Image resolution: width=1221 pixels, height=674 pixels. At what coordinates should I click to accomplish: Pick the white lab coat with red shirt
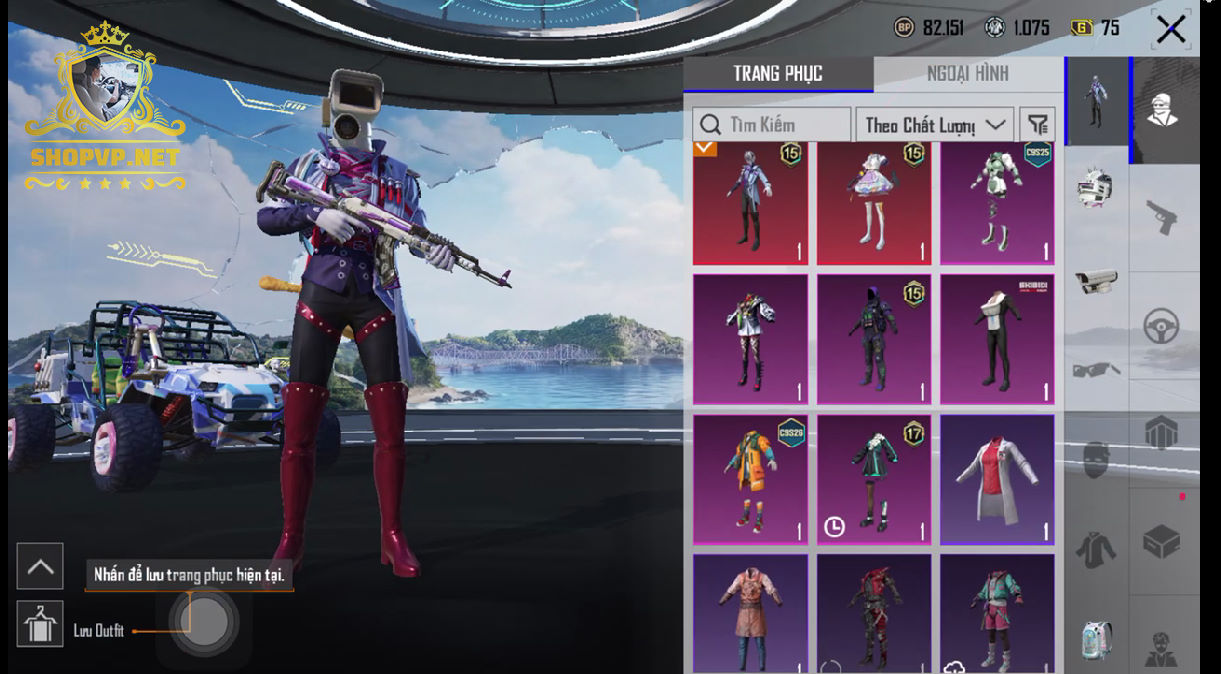[x=997, y=479]
